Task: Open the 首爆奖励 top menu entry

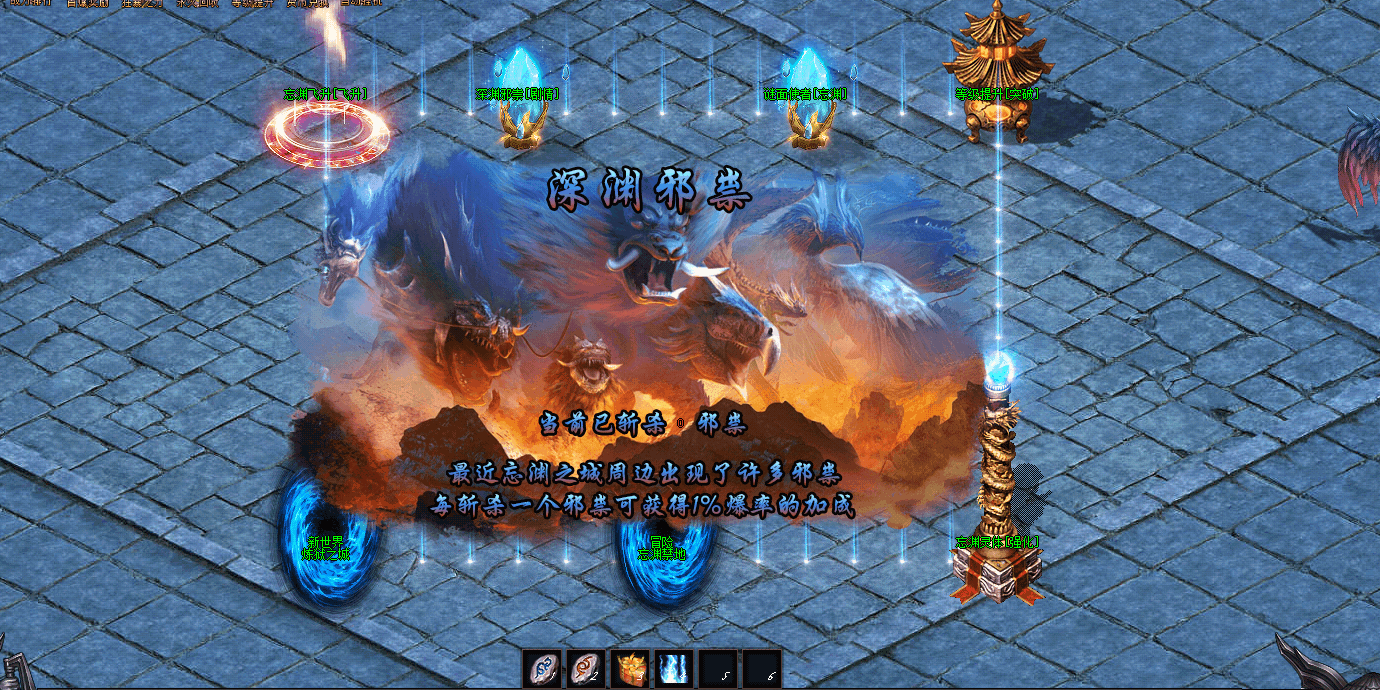Action: [x=88, y=3]
